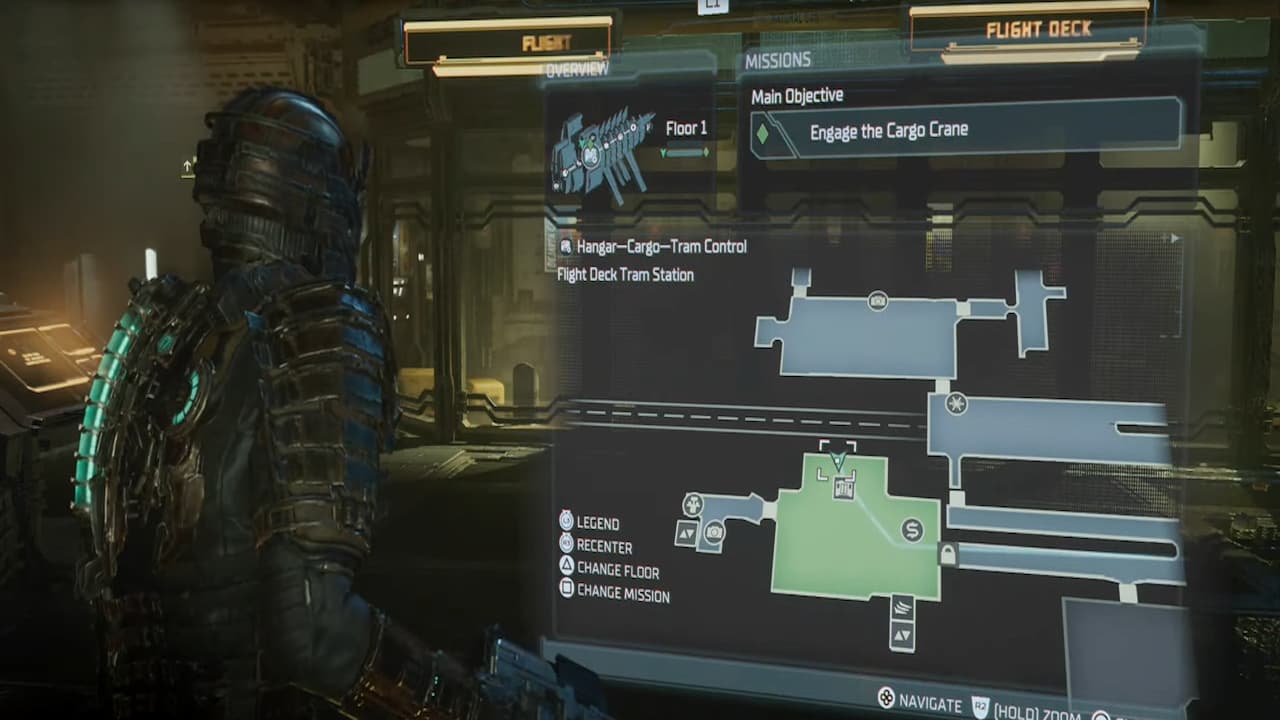This screenshot has height=720, width=1280.
Task: Select the person-shaped marker in the corridor
Action: 692,505
